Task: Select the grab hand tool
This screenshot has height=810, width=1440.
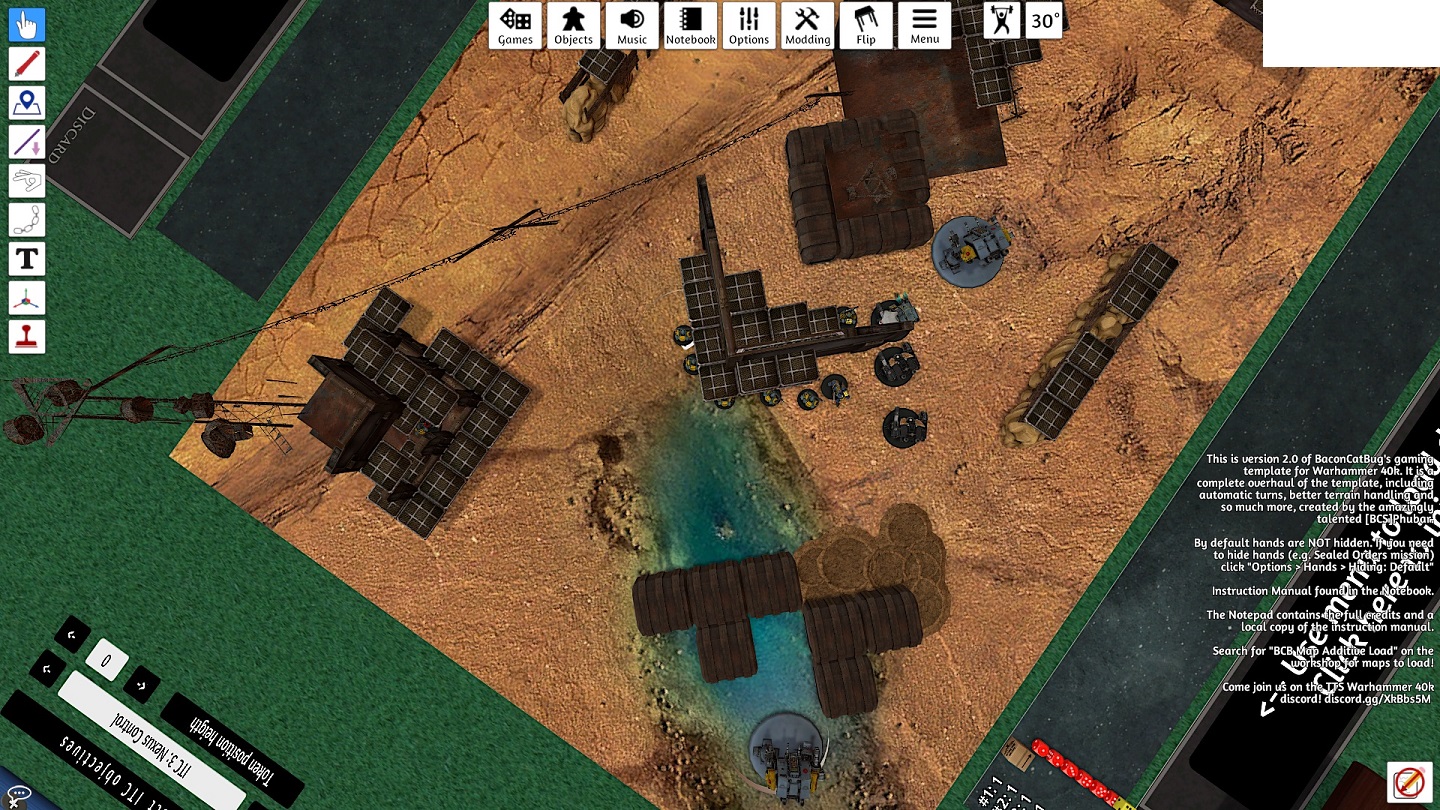Action: pyautogui.click(x=27, y=25)
